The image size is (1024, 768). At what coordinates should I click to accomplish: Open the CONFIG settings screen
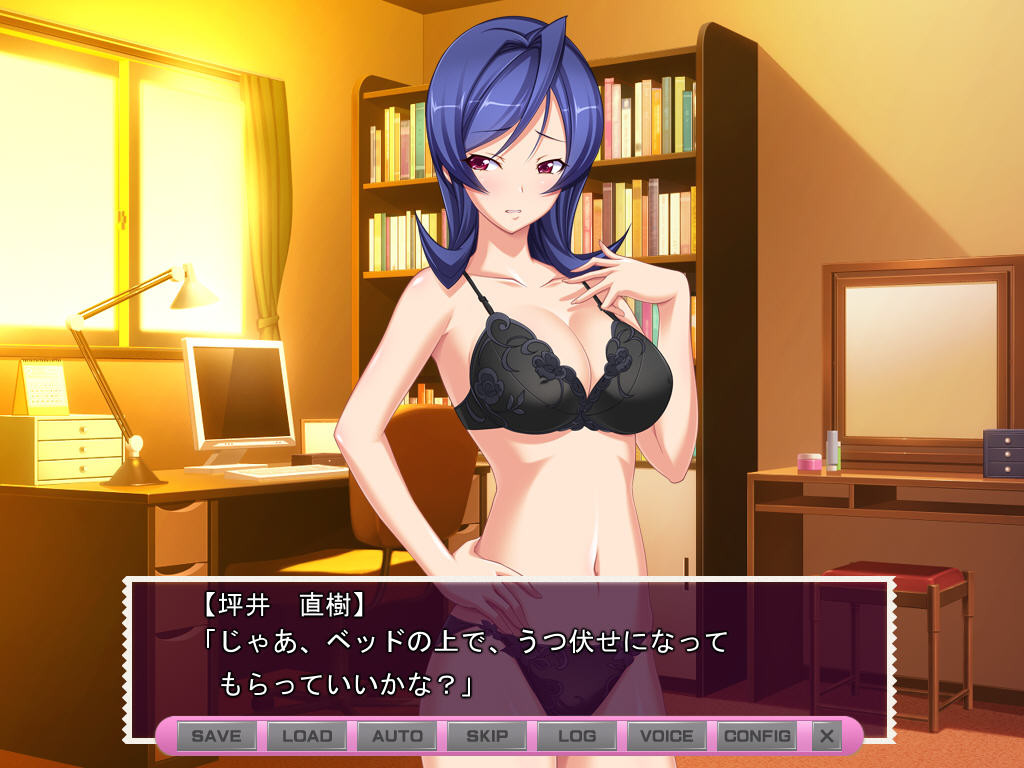click(x=757, y=736)
